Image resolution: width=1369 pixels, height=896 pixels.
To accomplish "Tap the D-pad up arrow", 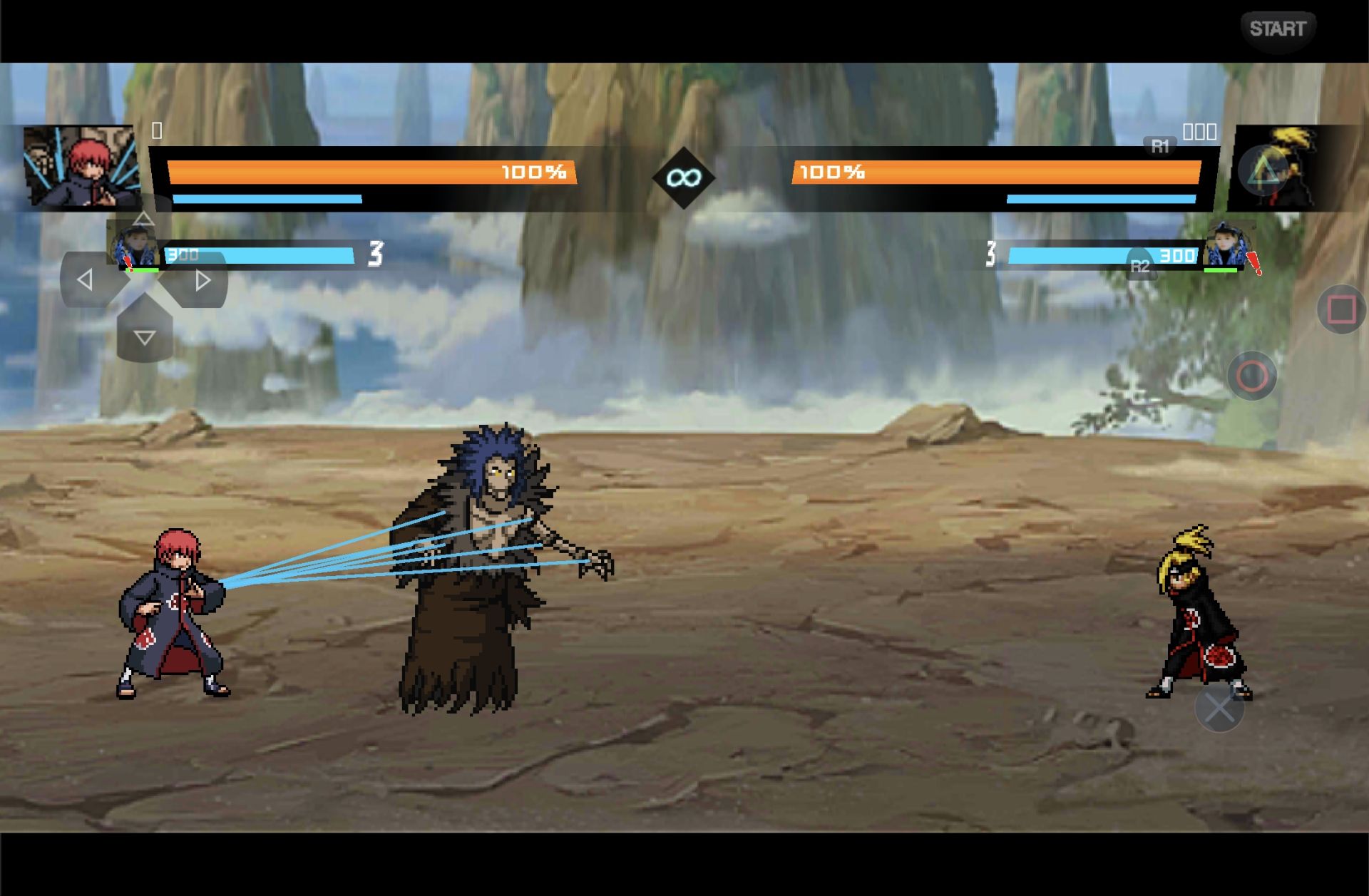I will [143, 219].
